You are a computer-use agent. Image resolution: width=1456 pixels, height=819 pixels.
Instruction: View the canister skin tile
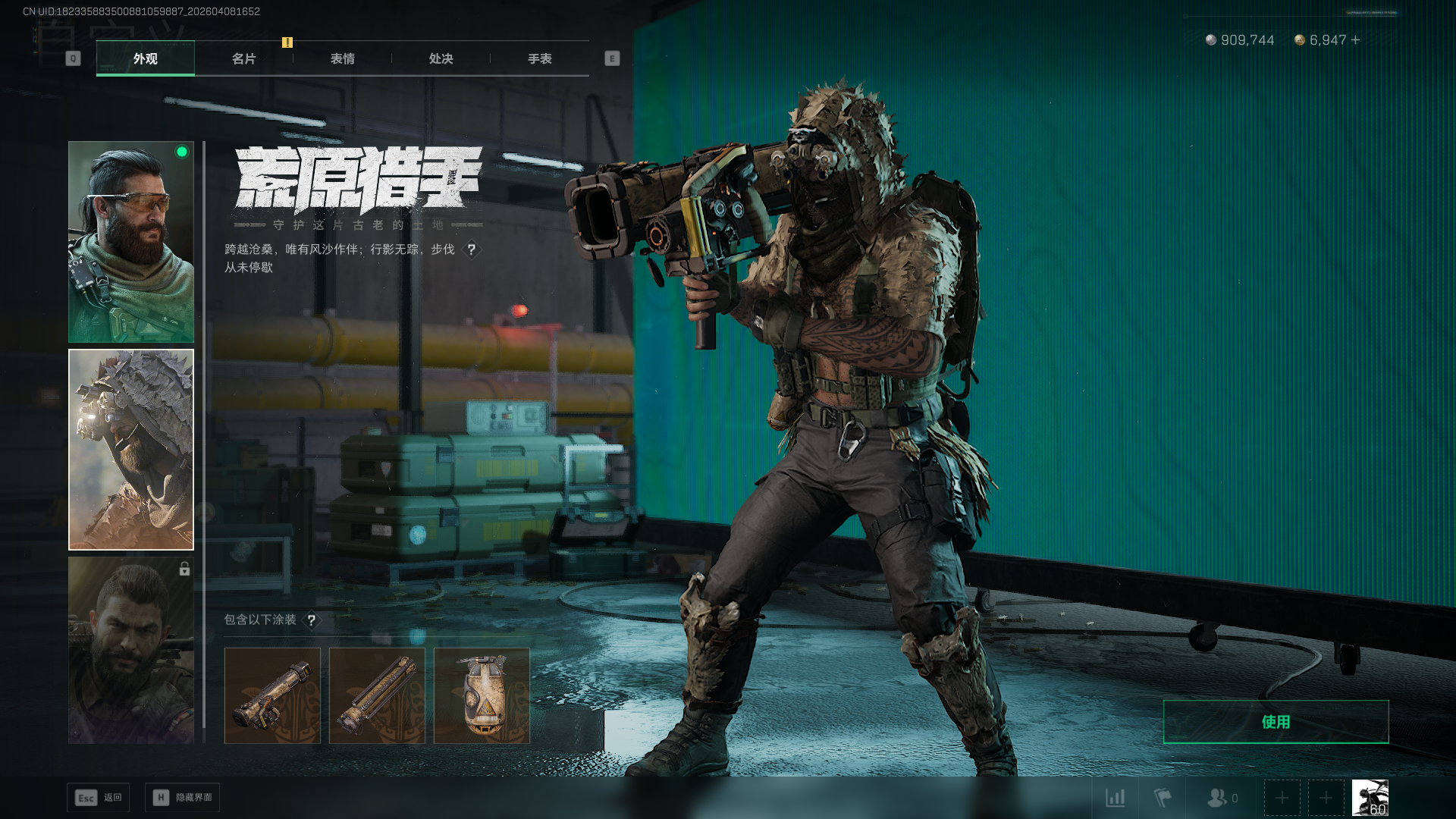pyautogui.click(x=482, y=695)
